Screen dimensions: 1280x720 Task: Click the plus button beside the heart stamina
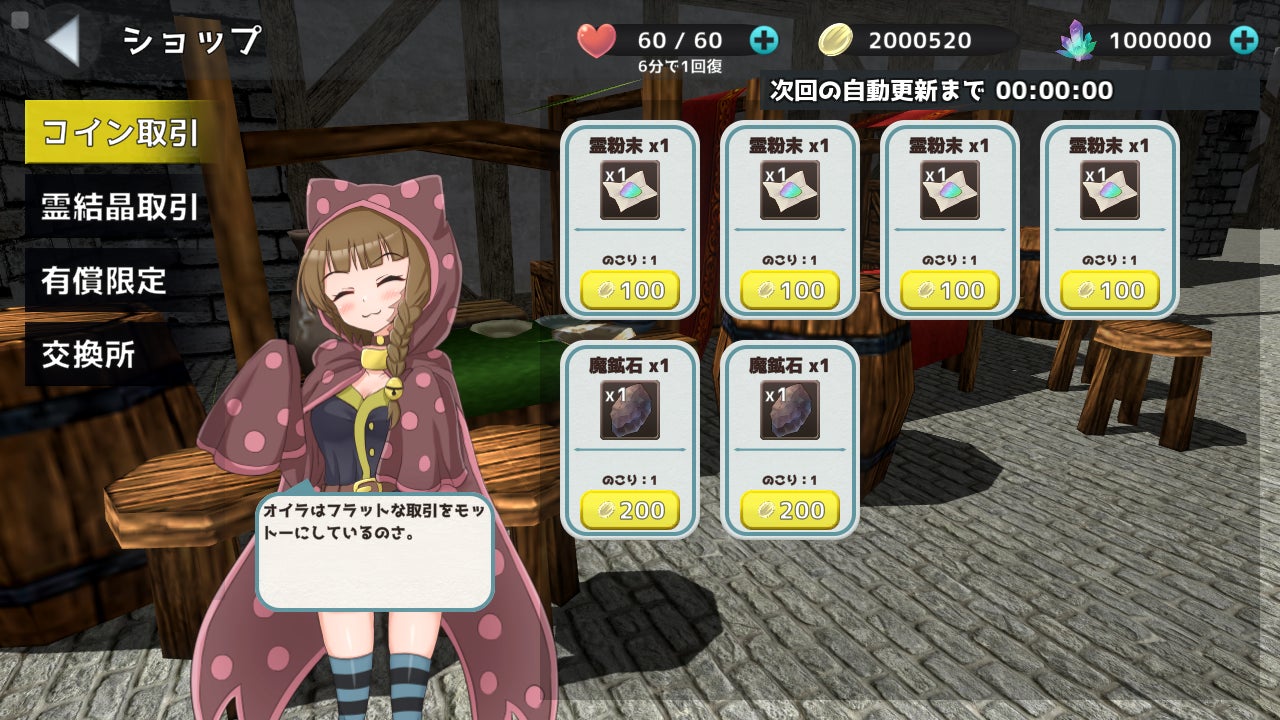point(764,41)
